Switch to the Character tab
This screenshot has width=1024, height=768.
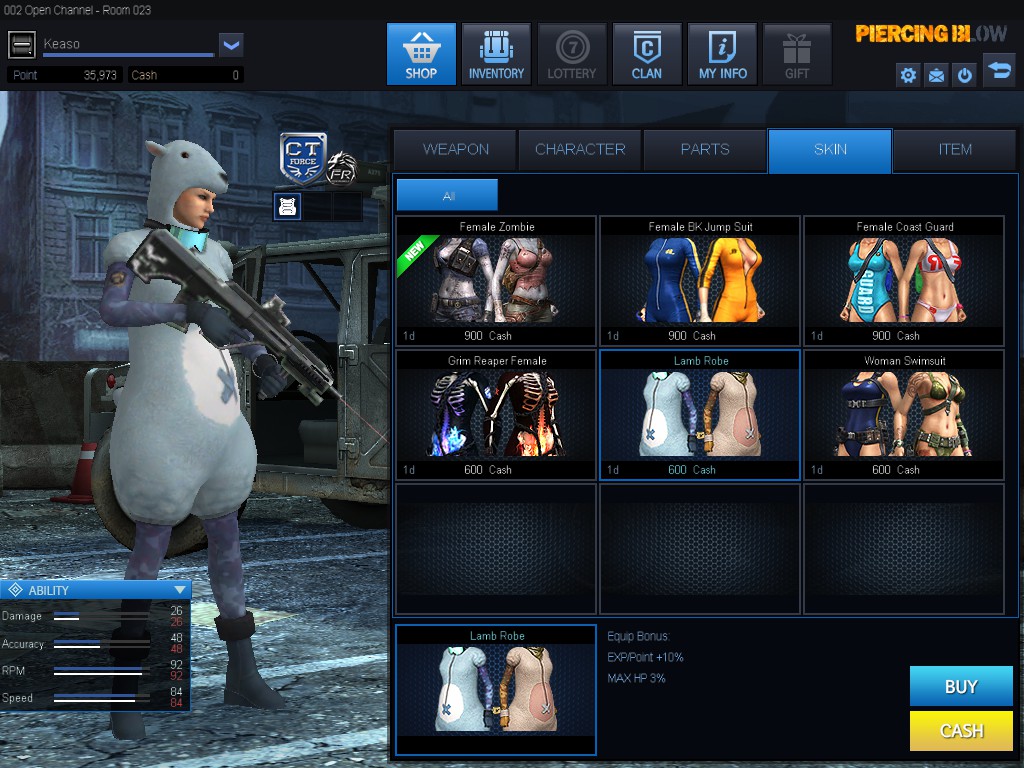[580, 150]
